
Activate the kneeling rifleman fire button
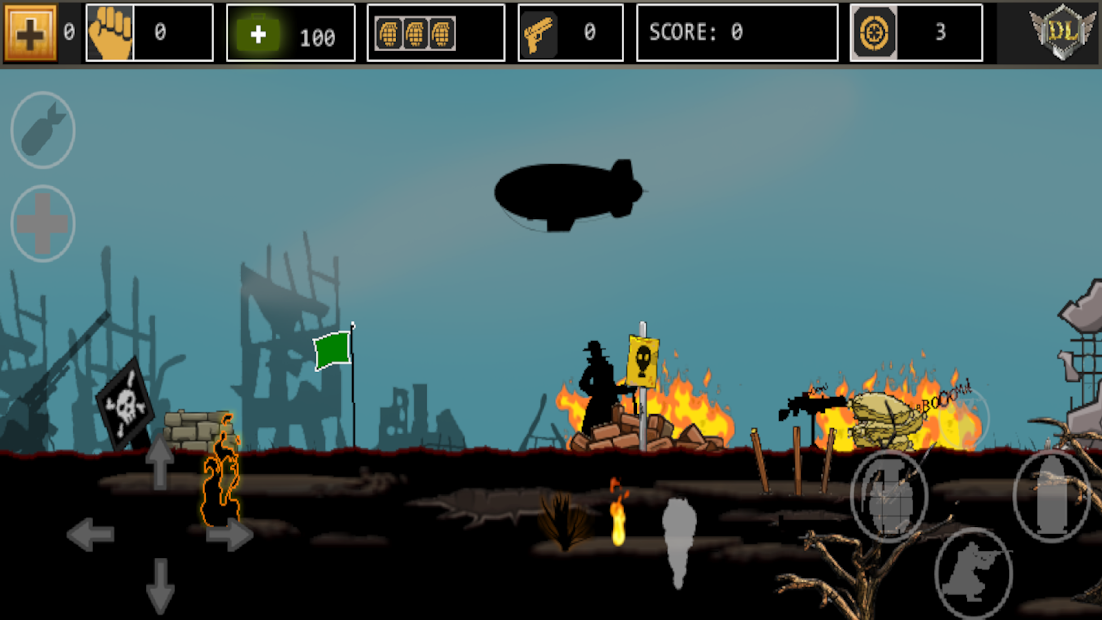pyautogui.click(x=973, y=572)
